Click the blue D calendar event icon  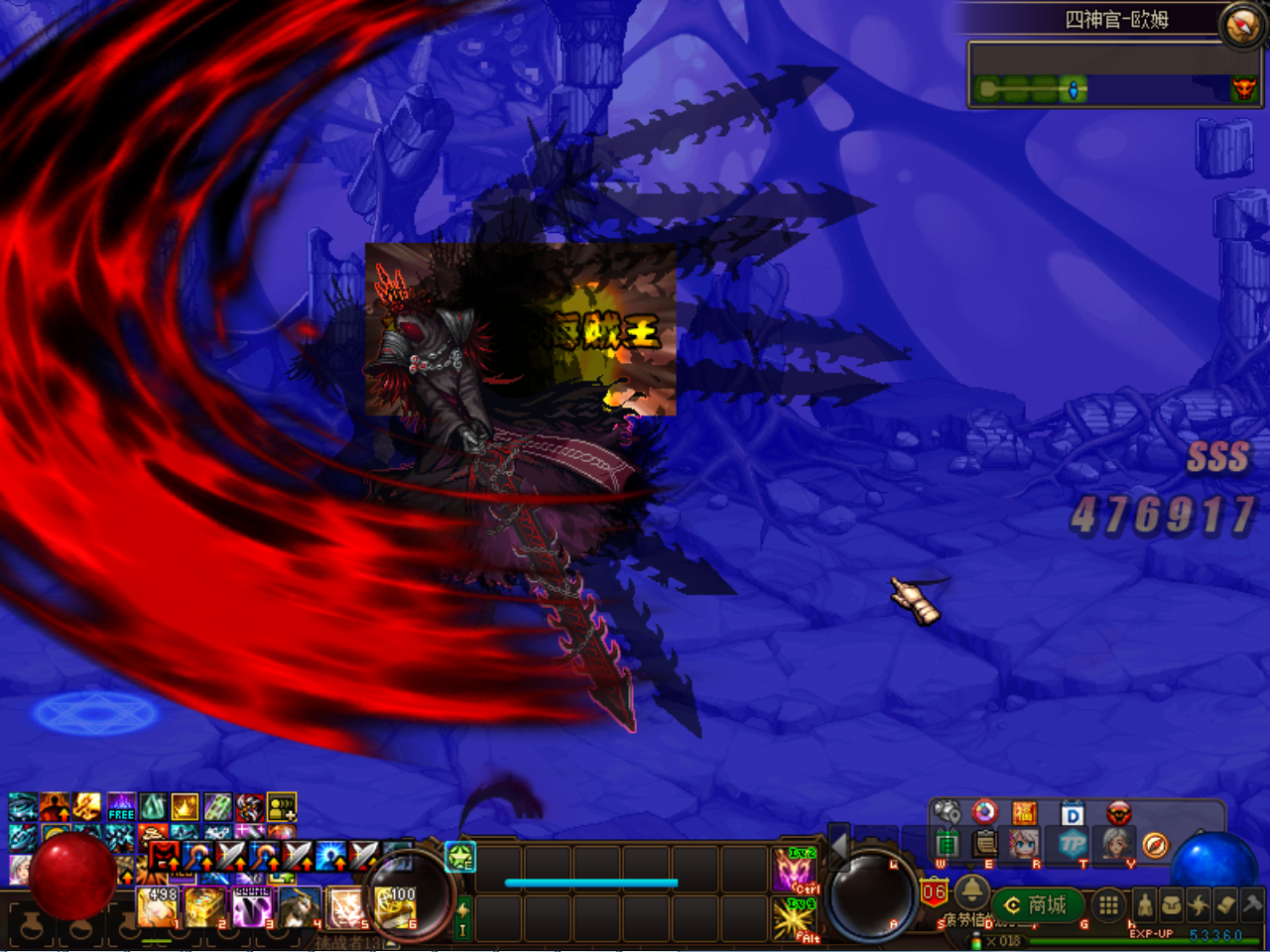(x=1073, y=812)
